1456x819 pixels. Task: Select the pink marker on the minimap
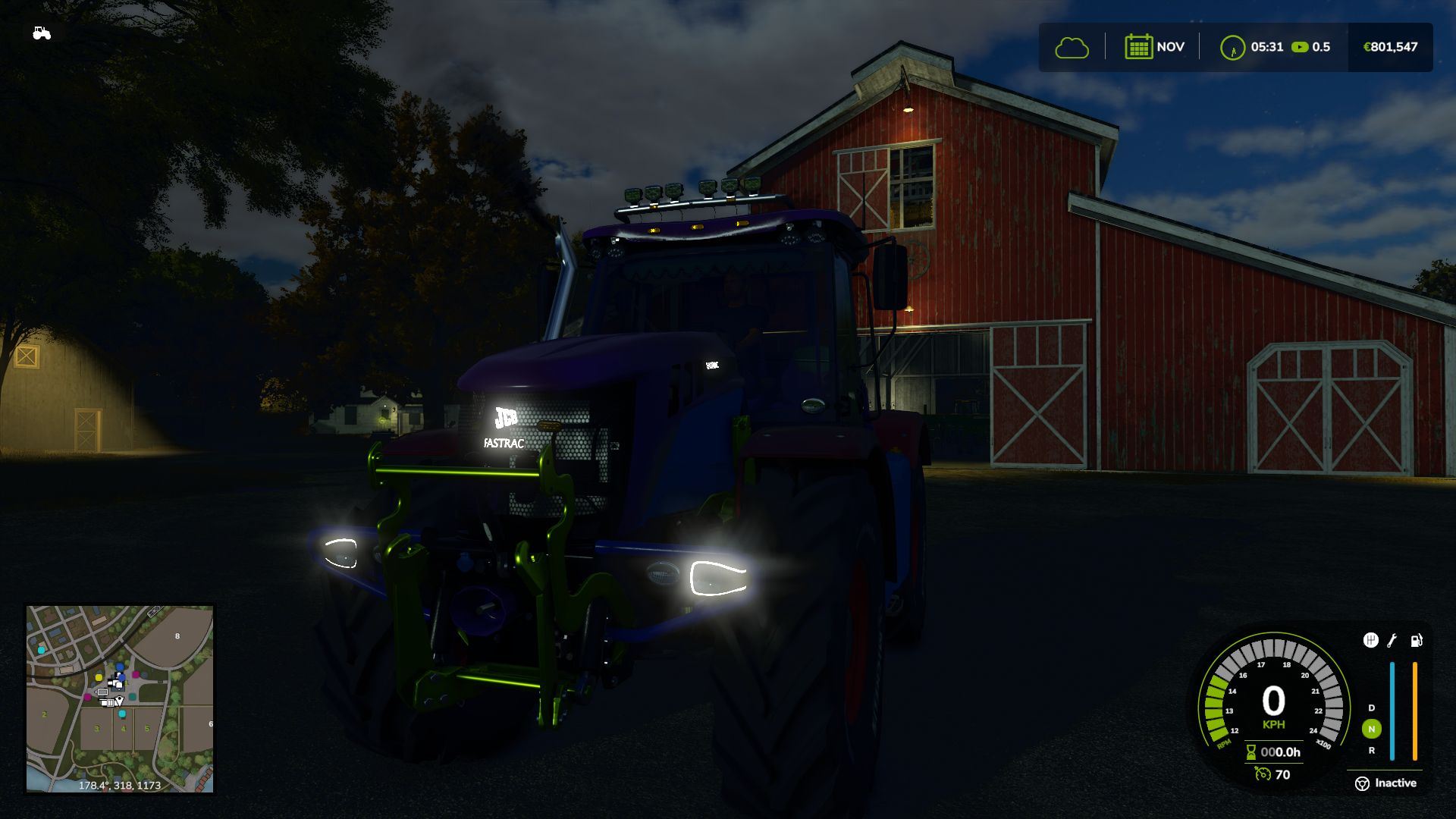[x=136, y=675]
